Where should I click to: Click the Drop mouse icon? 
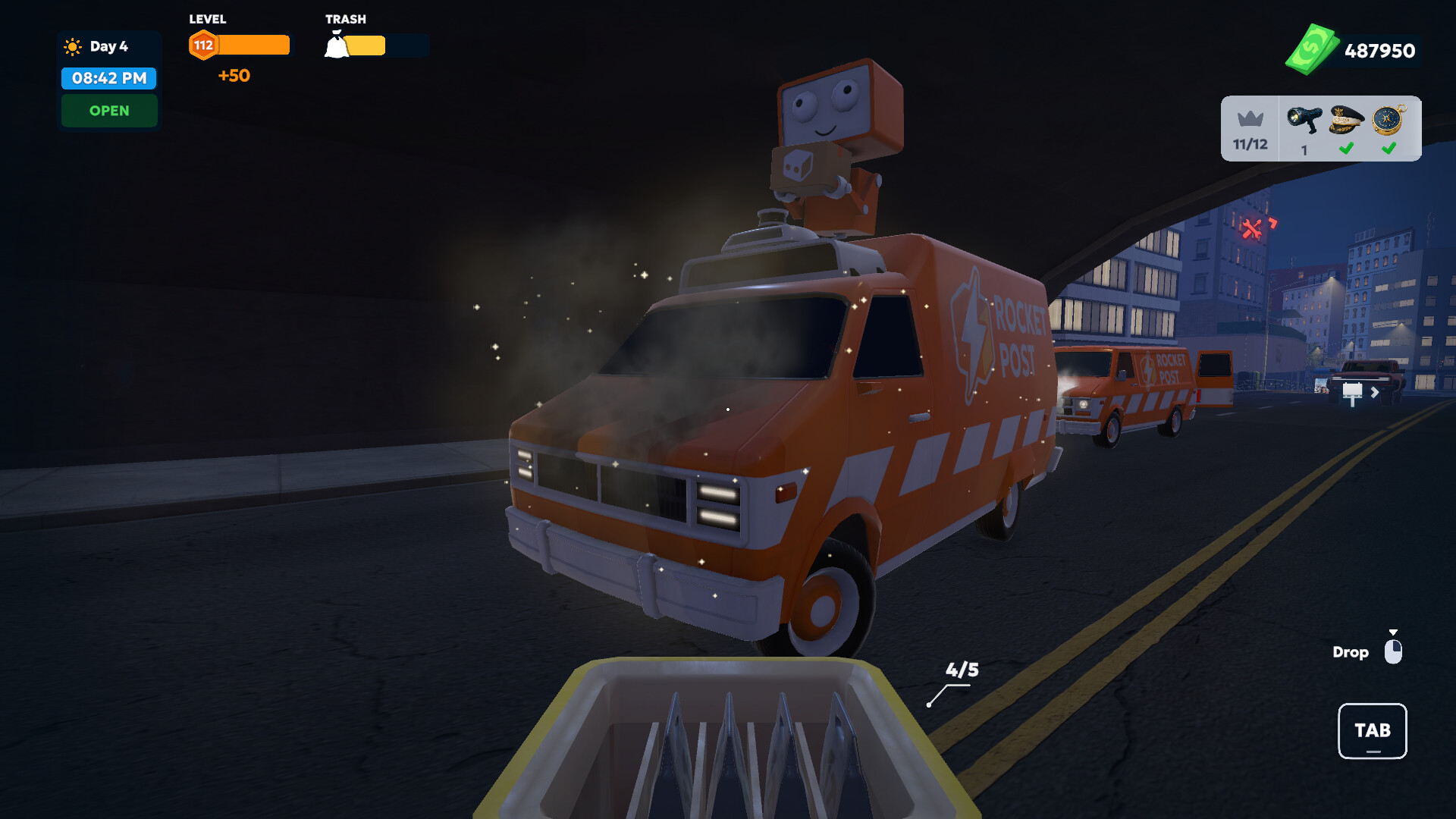(x=1395, y=651)
